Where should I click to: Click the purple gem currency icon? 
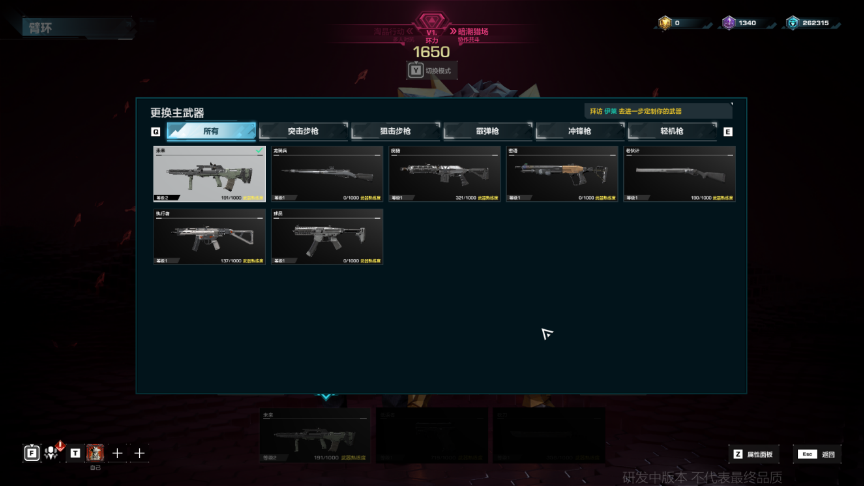pyautogui.click(x=729, y=22)
